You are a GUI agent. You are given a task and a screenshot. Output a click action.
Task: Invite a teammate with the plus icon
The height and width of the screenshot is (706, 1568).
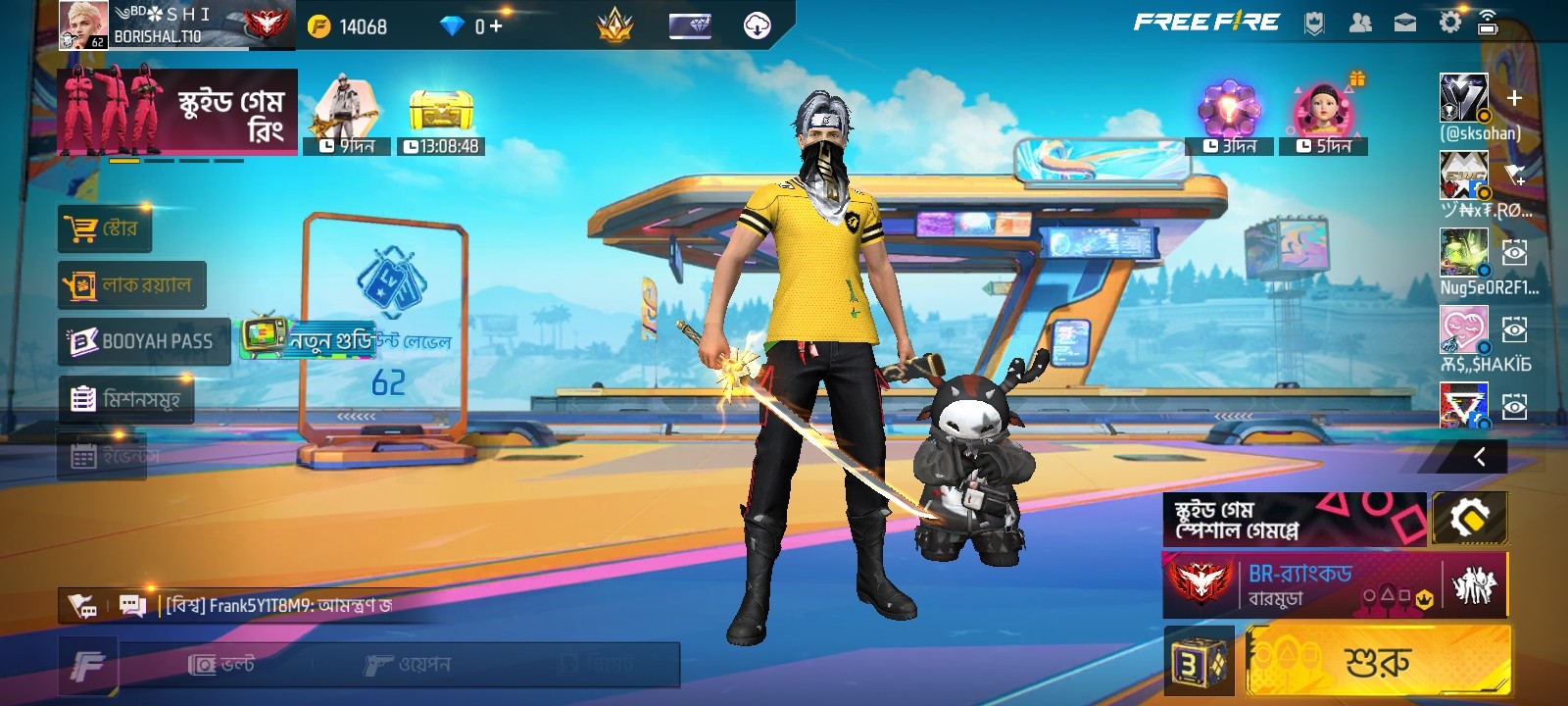pos(1514,98)
